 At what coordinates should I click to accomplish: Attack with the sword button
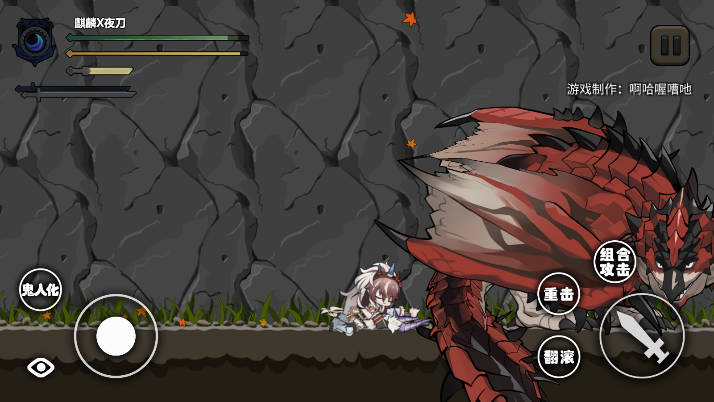pyautogui.click(x=642, y=336)
